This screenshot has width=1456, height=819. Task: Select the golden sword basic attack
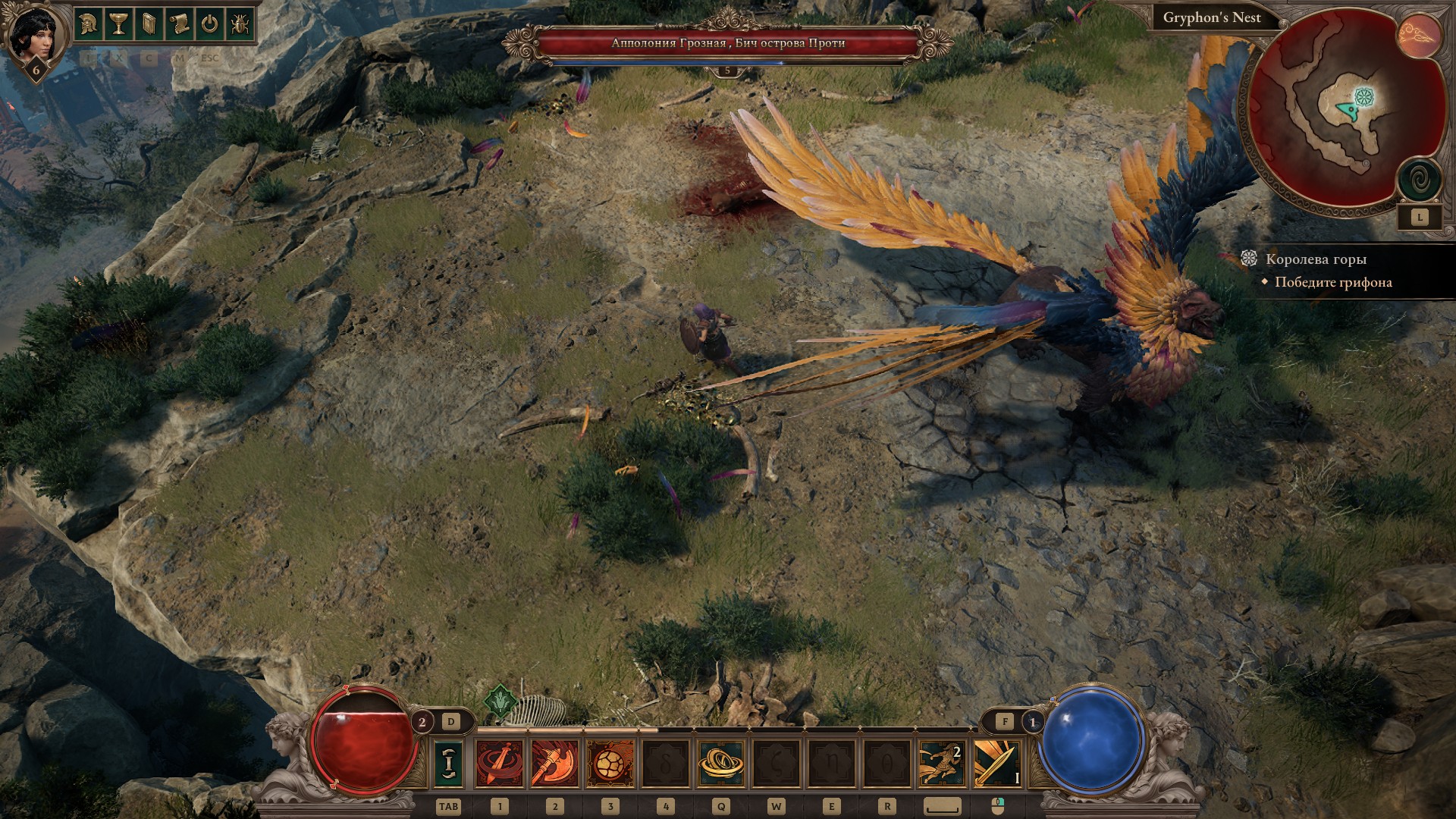997,763
